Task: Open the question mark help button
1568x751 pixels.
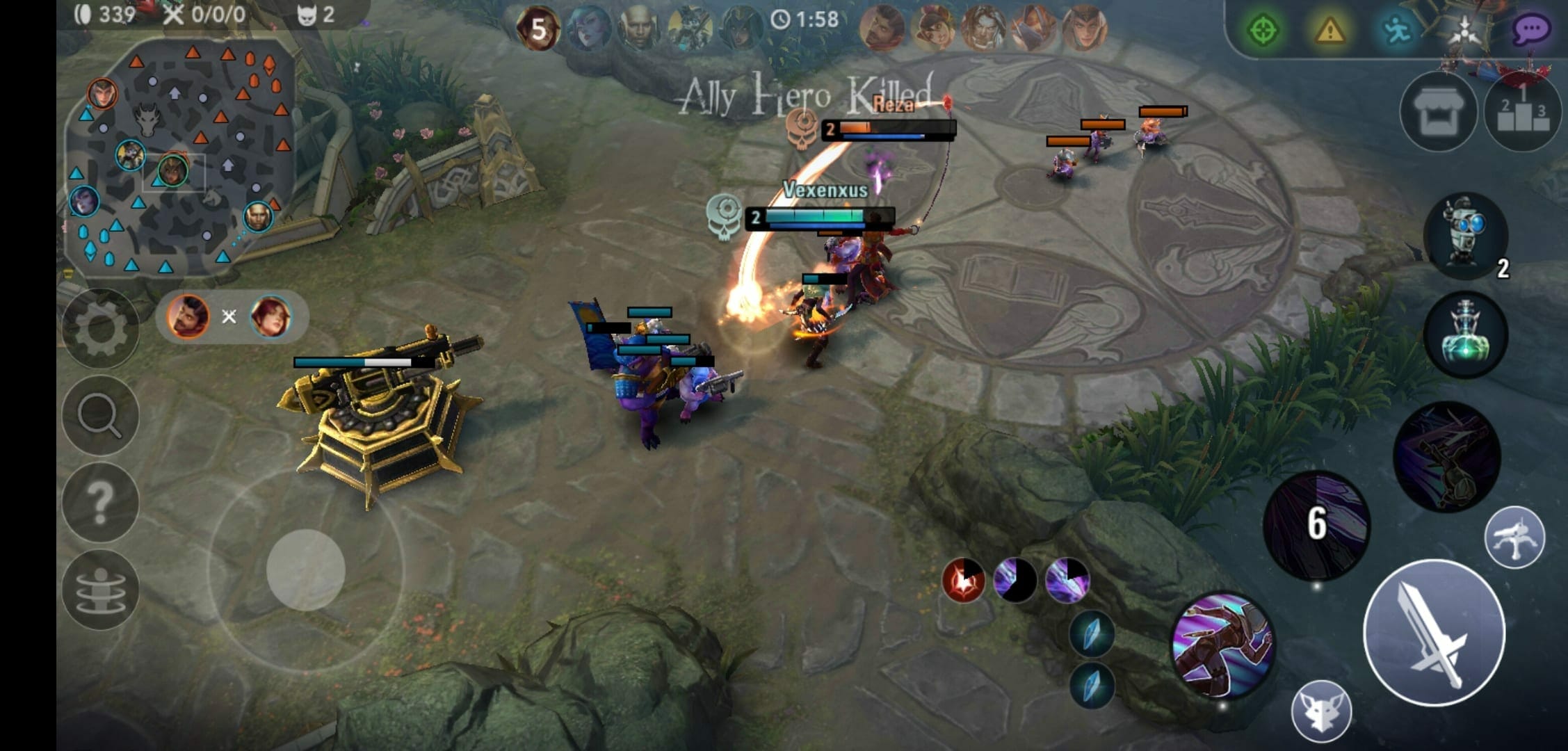Action: 100,502
